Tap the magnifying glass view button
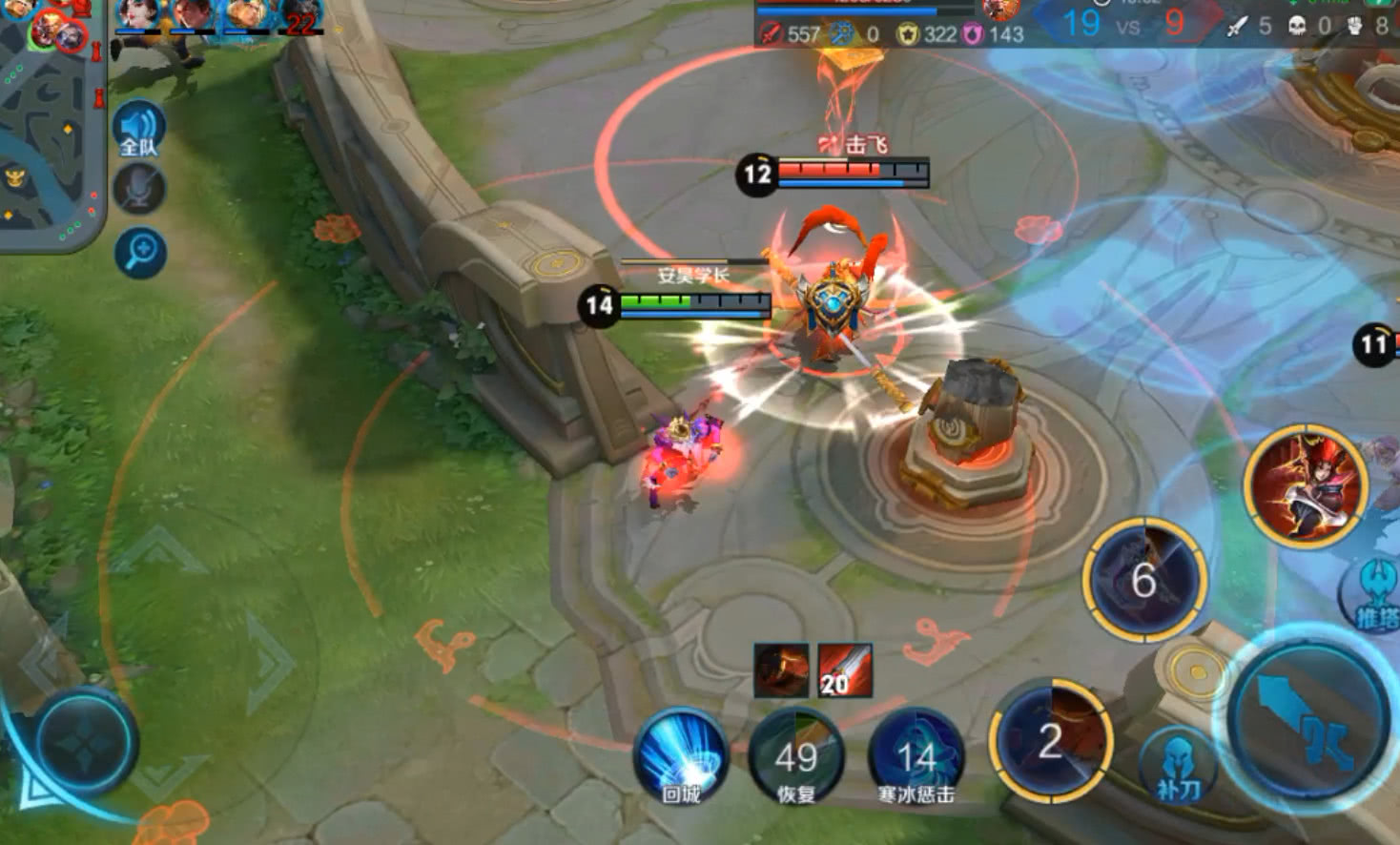The width and height of the screenshot is (1400, 845). pyautogui.click(x=140, y=253)
